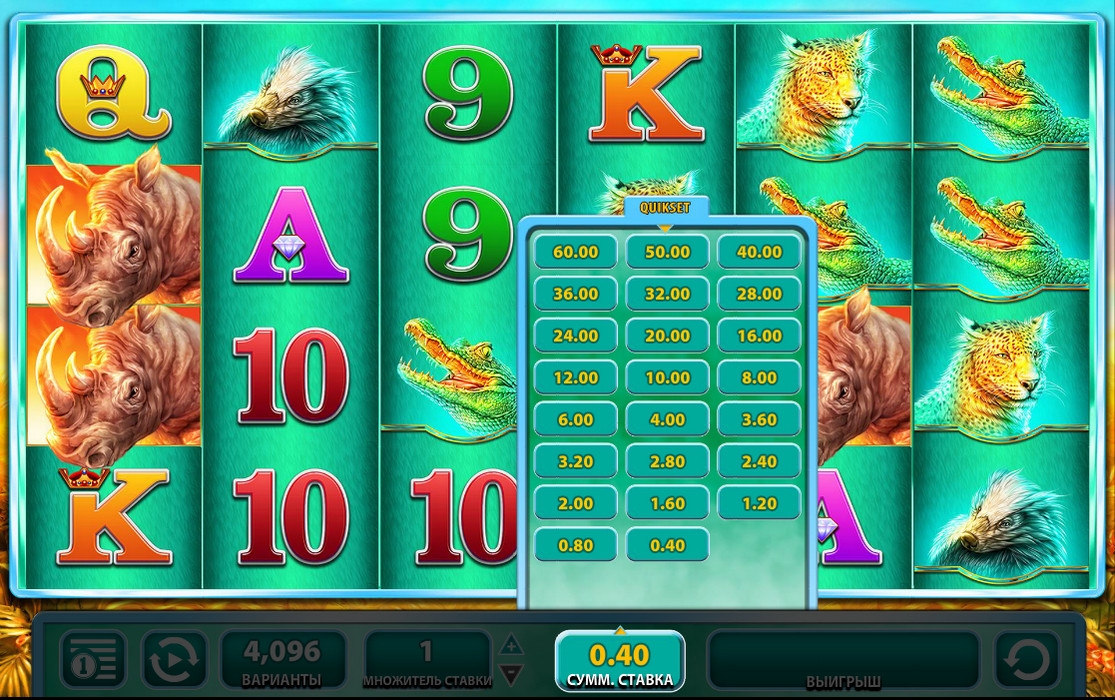Screen dimensions: 1115x700
Task: Select the 10.00 quick bet
Action: tap(667, 378)
